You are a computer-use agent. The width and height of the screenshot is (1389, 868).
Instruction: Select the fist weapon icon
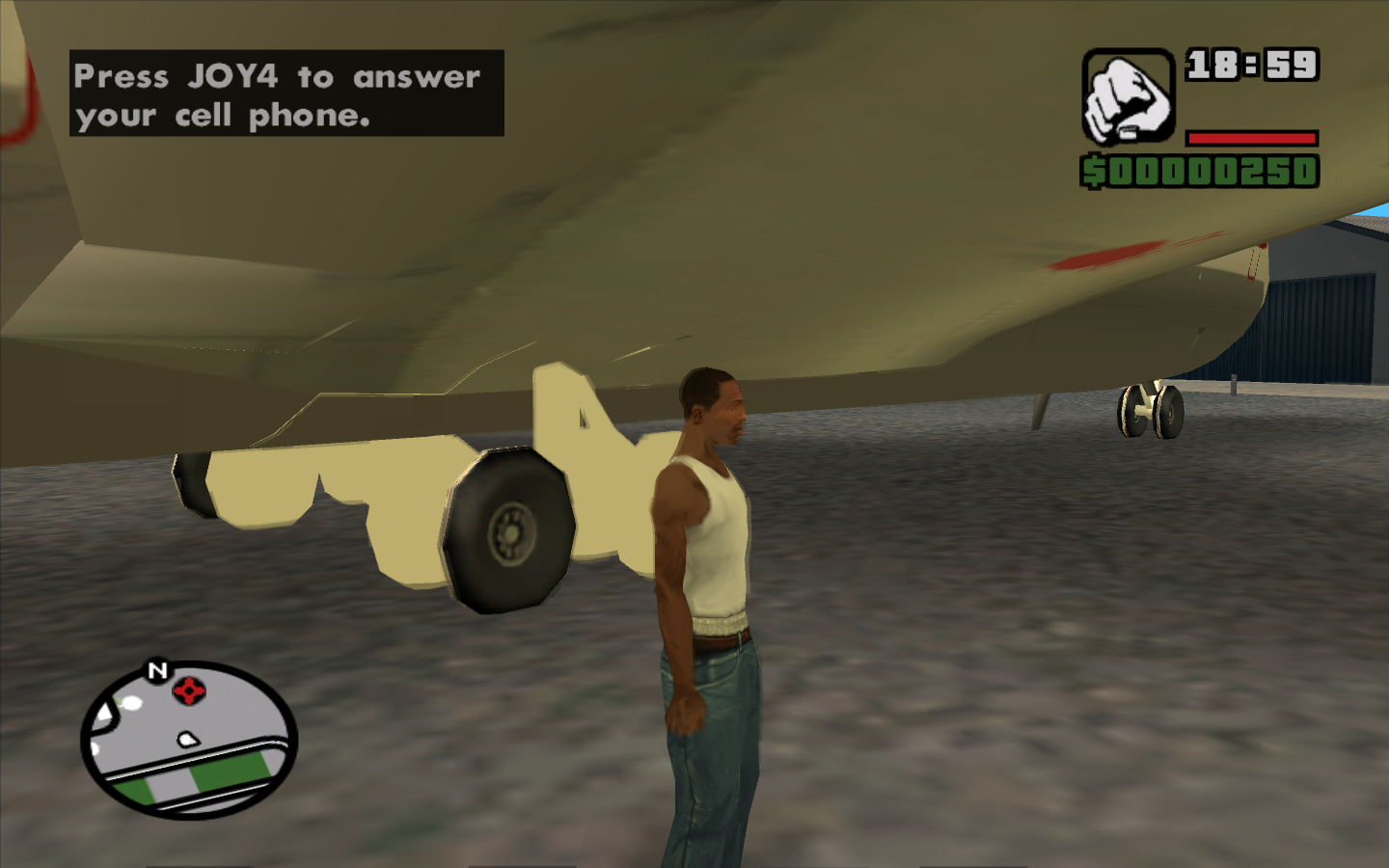[1127, 97]
